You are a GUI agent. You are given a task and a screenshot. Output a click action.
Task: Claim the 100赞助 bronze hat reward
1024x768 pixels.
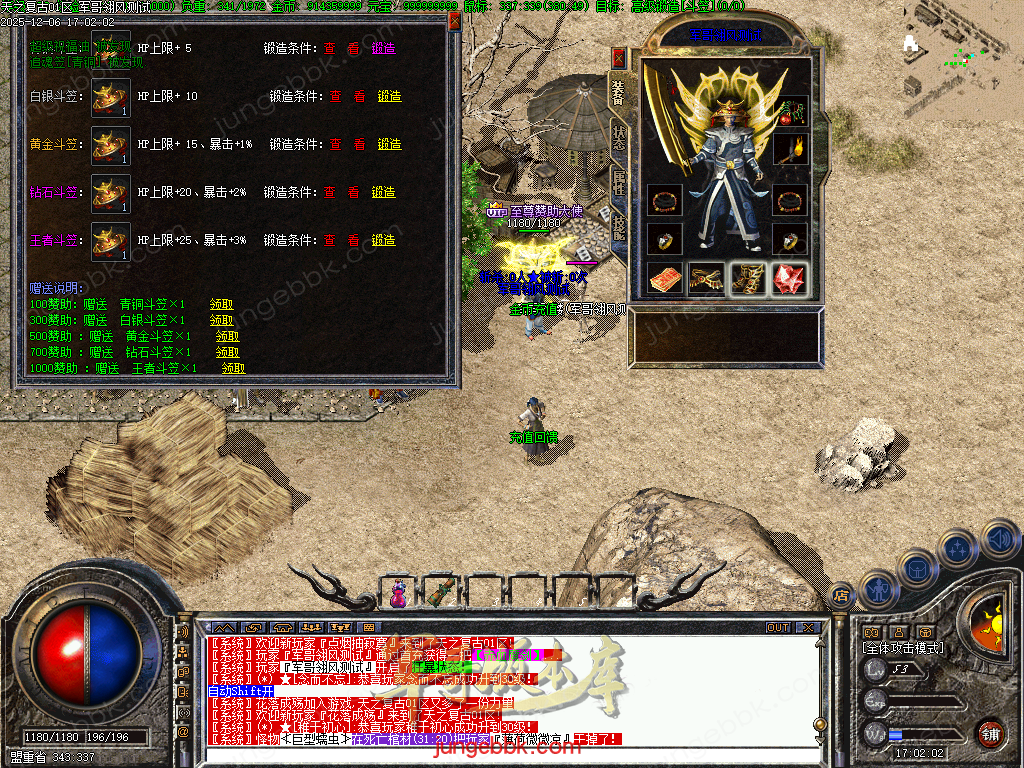tap(221, 304)
